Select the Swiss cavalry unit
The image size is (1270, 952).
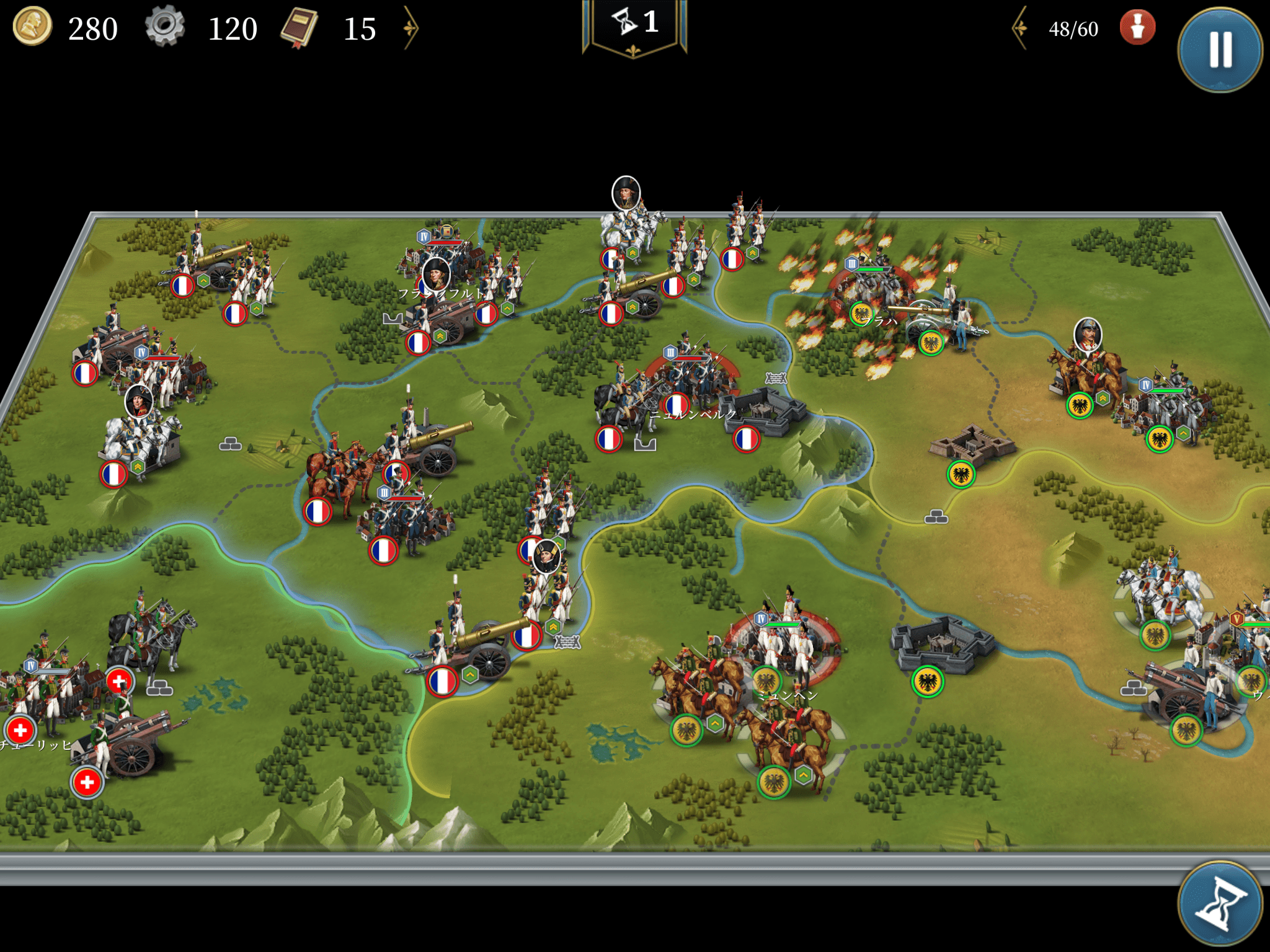pos(149,638)
